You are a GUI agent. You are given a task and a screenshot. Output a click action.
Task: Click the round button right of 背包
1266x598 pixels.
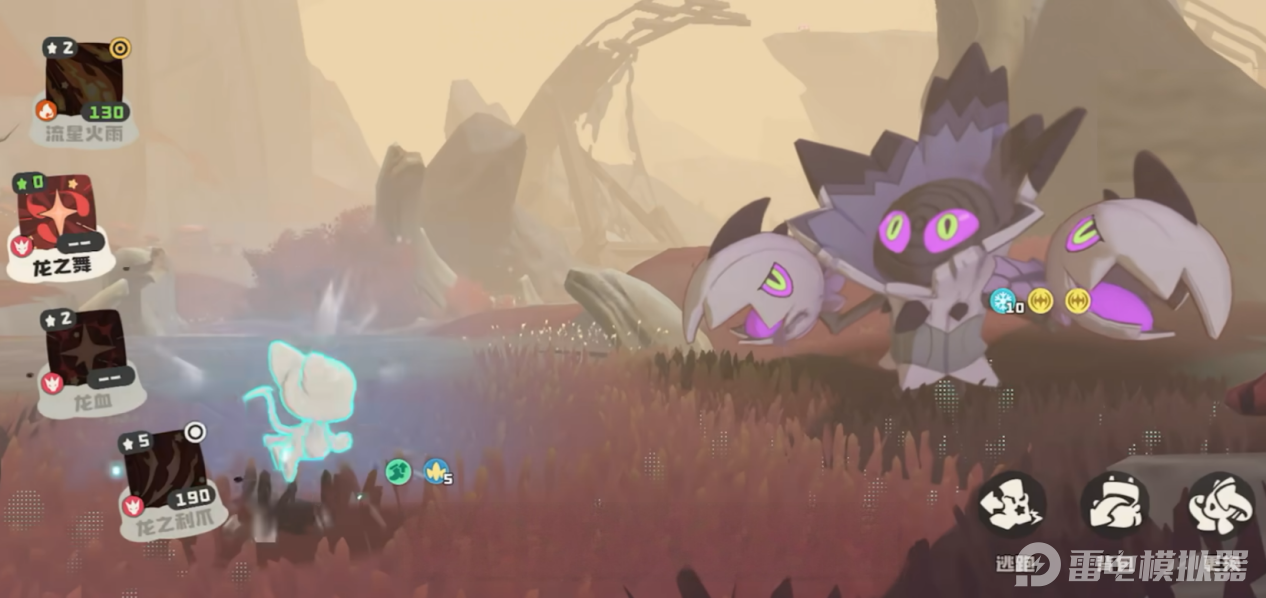click(1221, 505)
